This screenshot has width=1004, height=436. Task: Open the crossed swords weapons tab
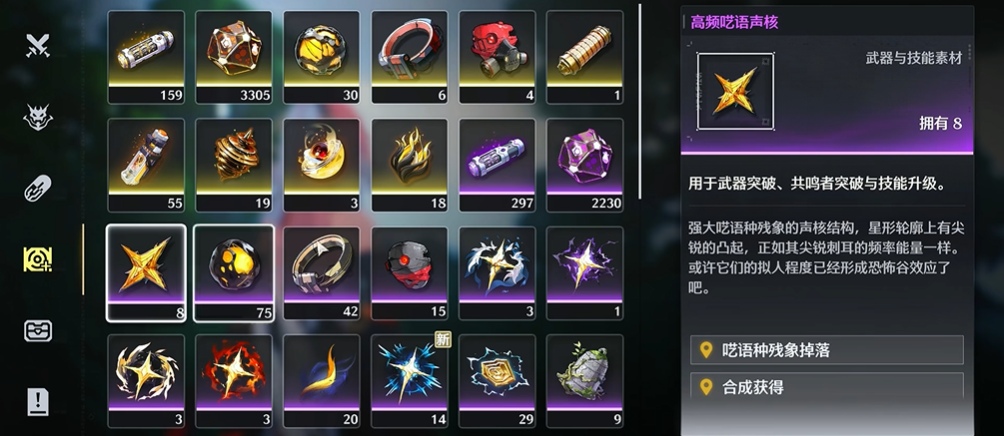click(x=38, y=45)
